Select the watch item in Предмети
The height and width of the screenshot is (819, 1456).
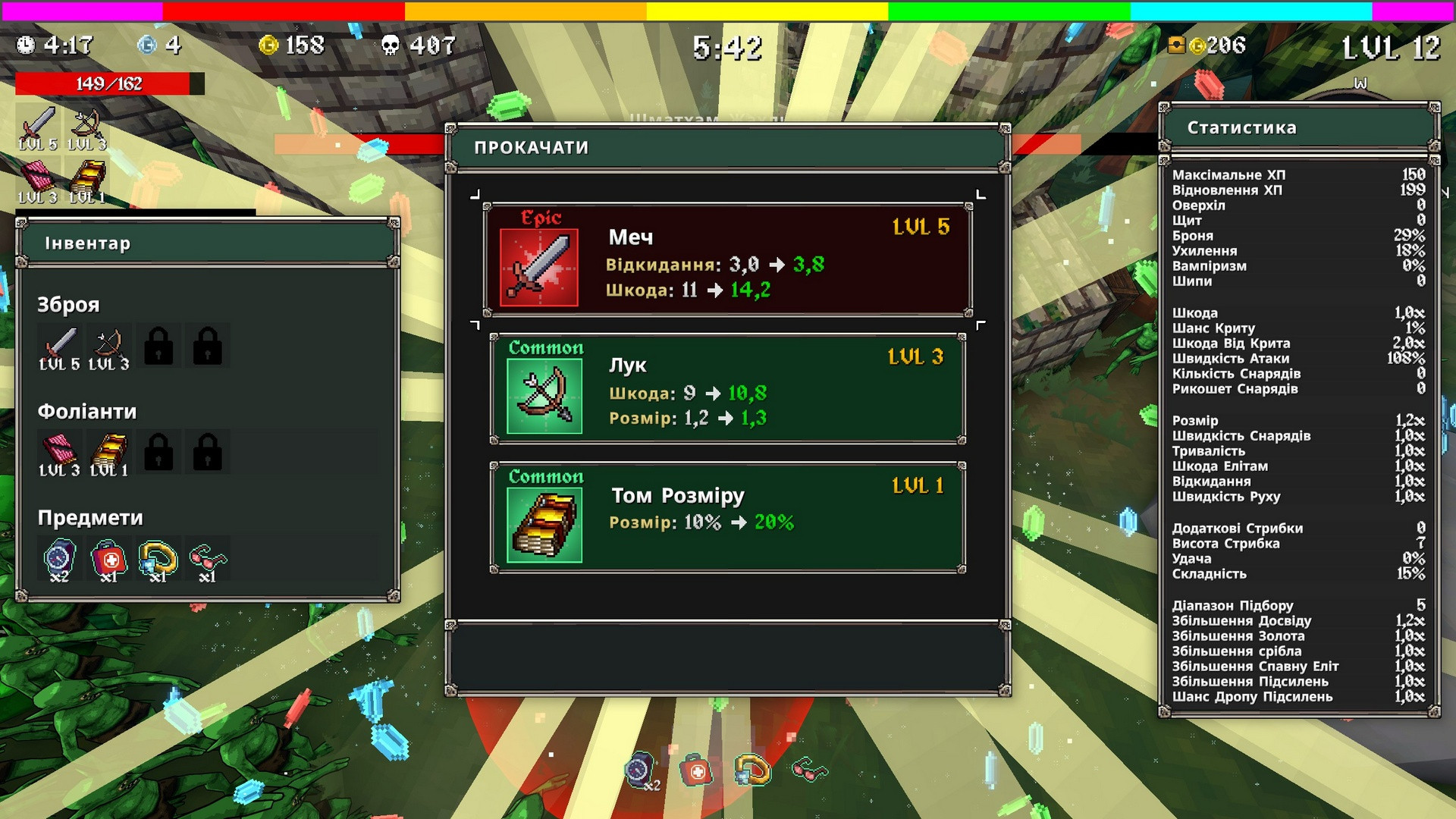pyautogui.click(x=60, y=560)
